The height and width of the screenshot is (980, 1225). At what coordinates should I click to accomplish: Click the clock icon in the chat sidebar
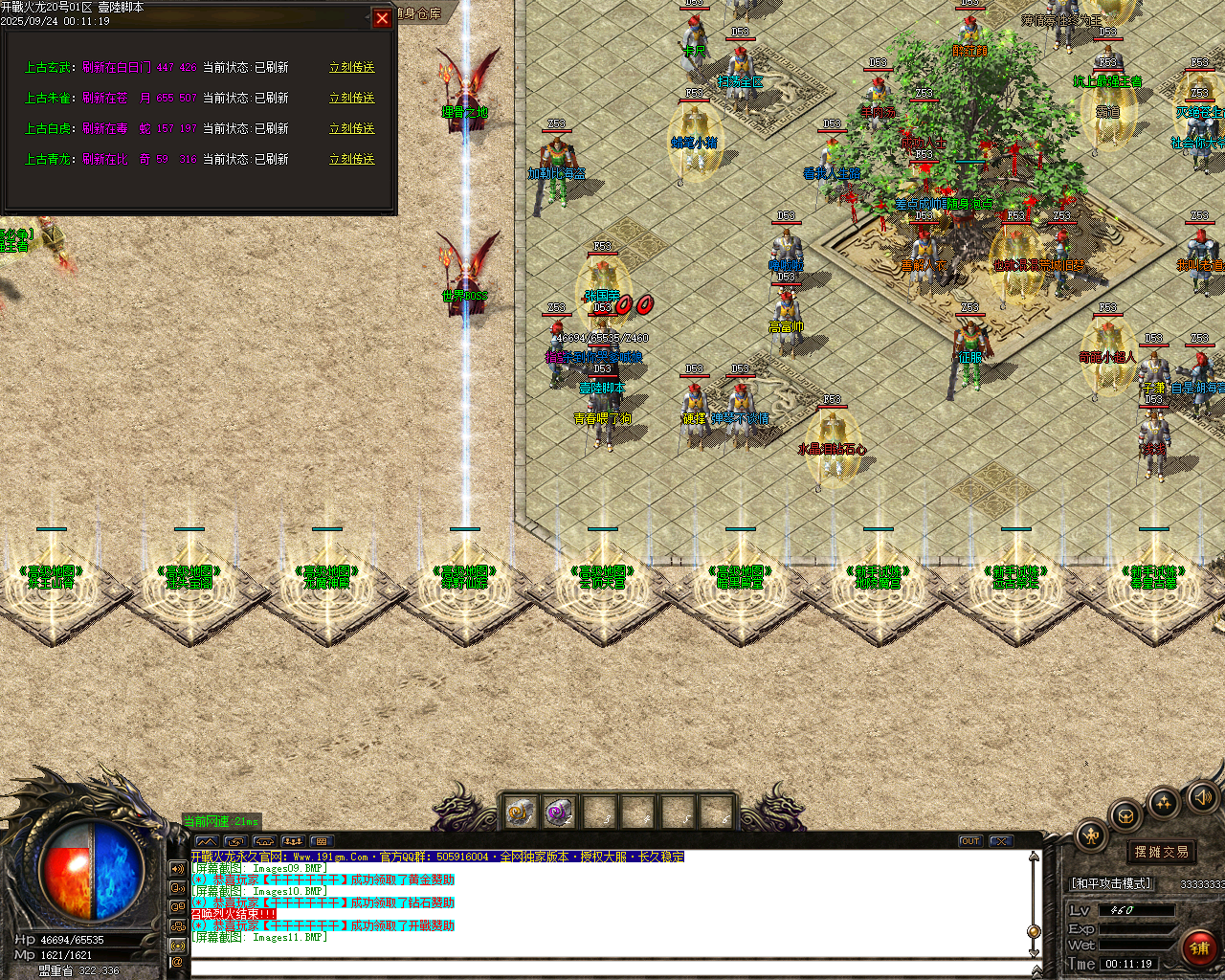(177, 890)
